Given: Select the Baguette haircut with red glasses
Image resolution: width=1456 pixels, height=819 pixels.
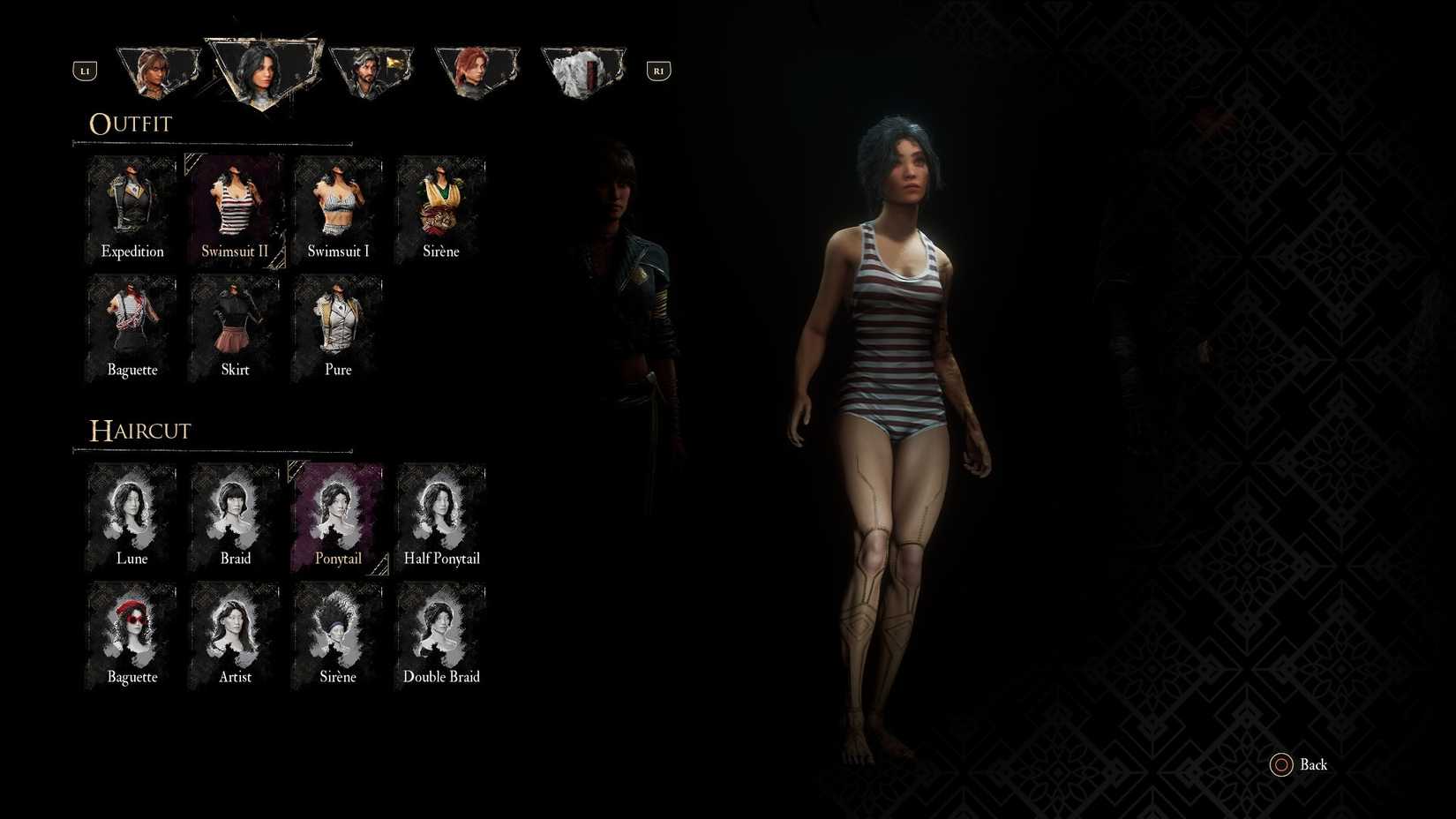Looking at the screenshot, I should (x=131, y=633).
